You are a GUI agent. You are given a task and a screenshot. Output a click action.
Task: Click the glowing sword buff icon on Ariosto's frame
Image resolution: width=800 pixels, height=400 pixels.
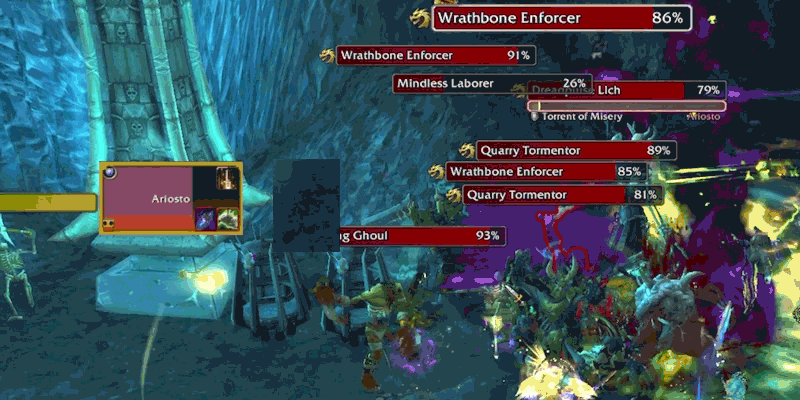coord(227,180)
